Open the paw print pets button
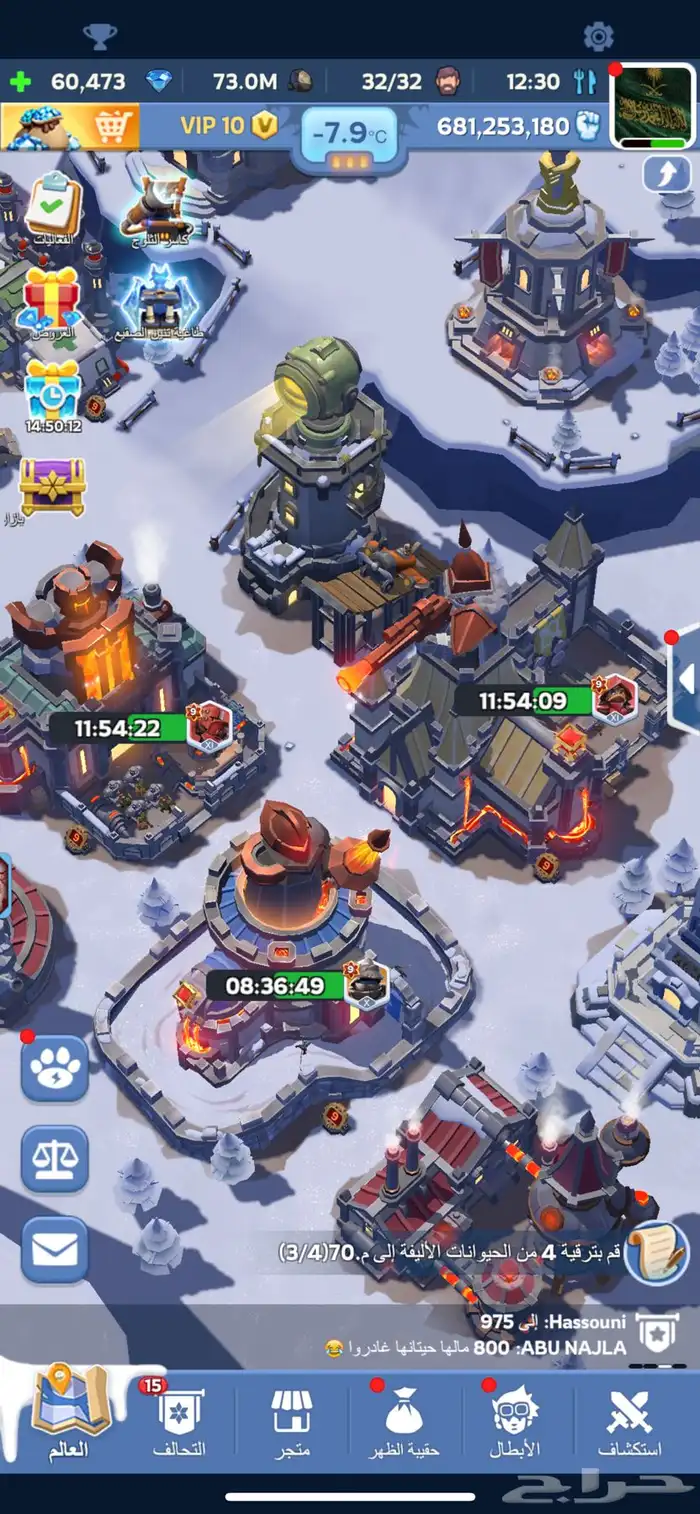The width and height of the screenshot is (700, 1514). 55,1068
